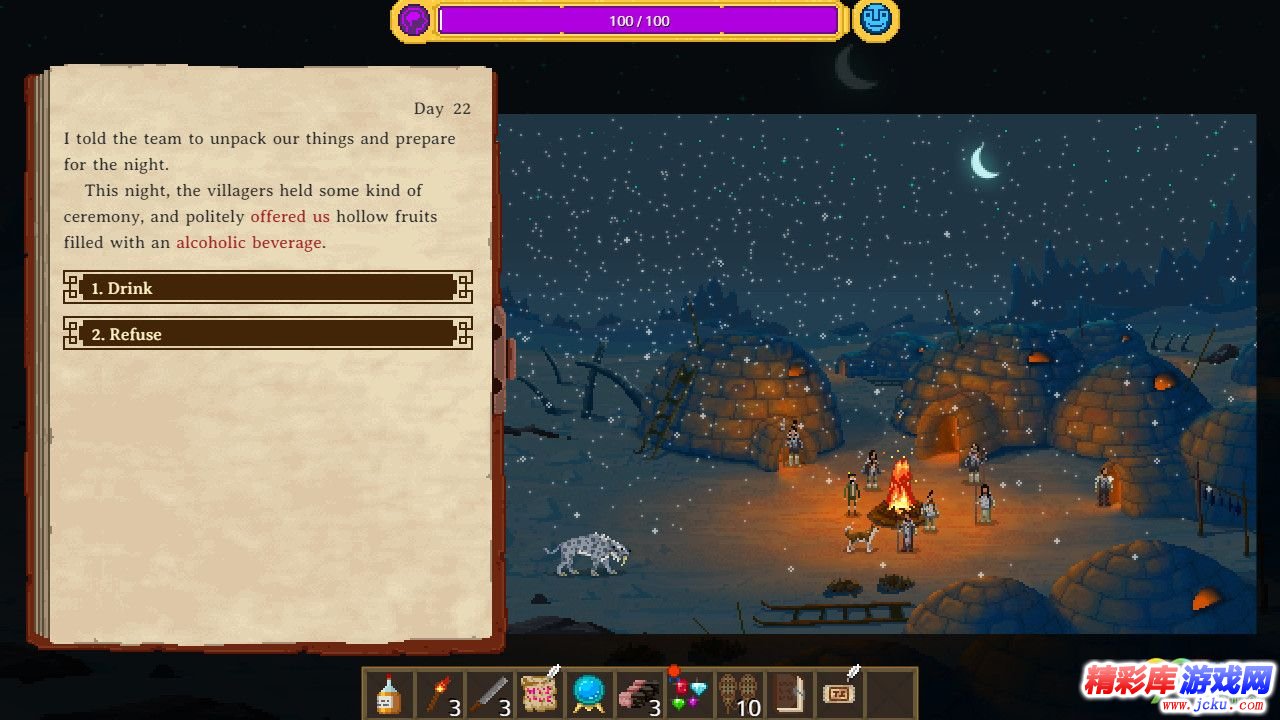Choose the raw meat inventory slot
Viewport: 1280px width, 720px height.
point(639,694)
